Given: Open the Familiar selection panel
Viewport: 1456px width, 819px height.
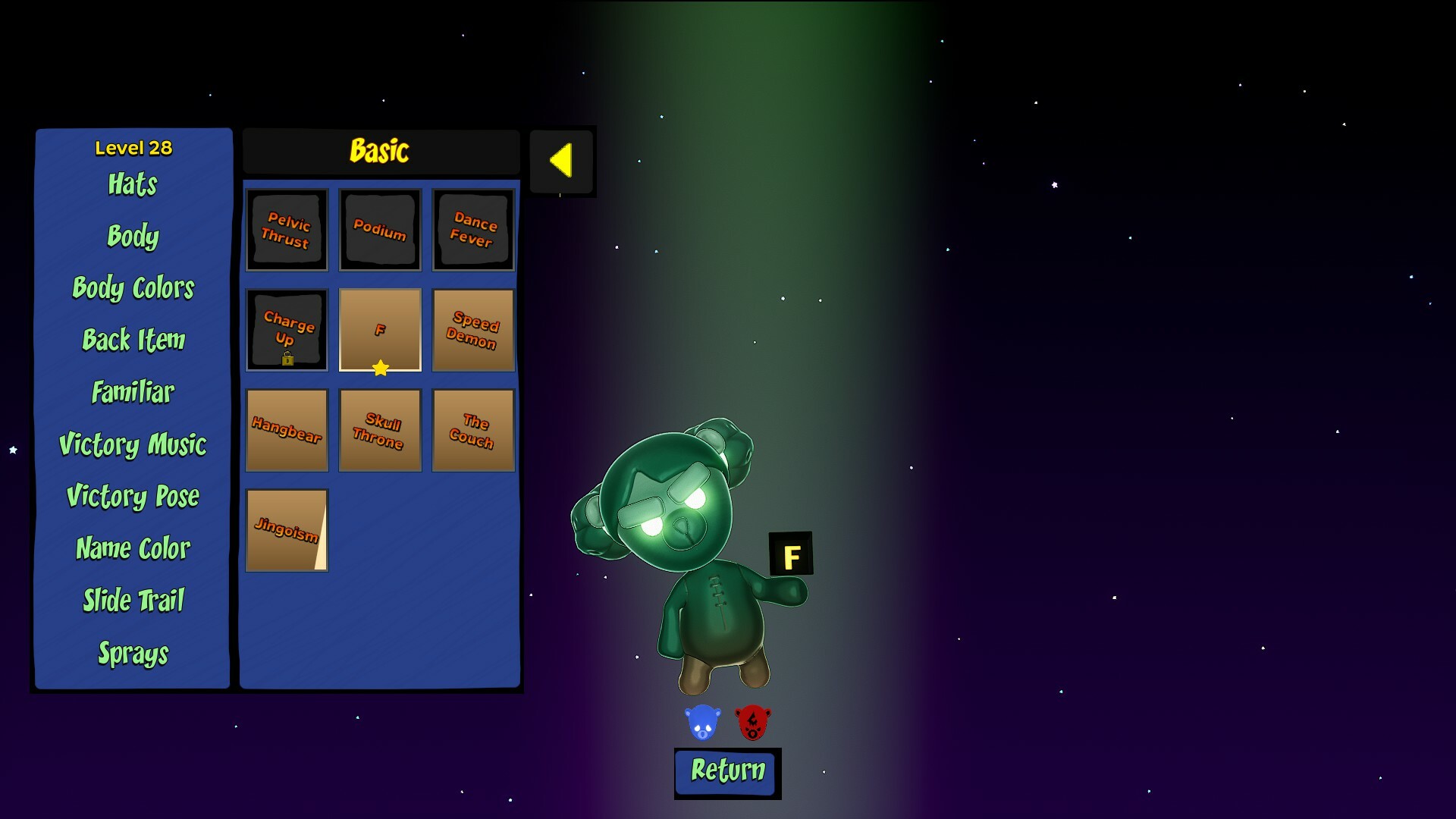Looking at the screenshot, I should tap(132, 392).
